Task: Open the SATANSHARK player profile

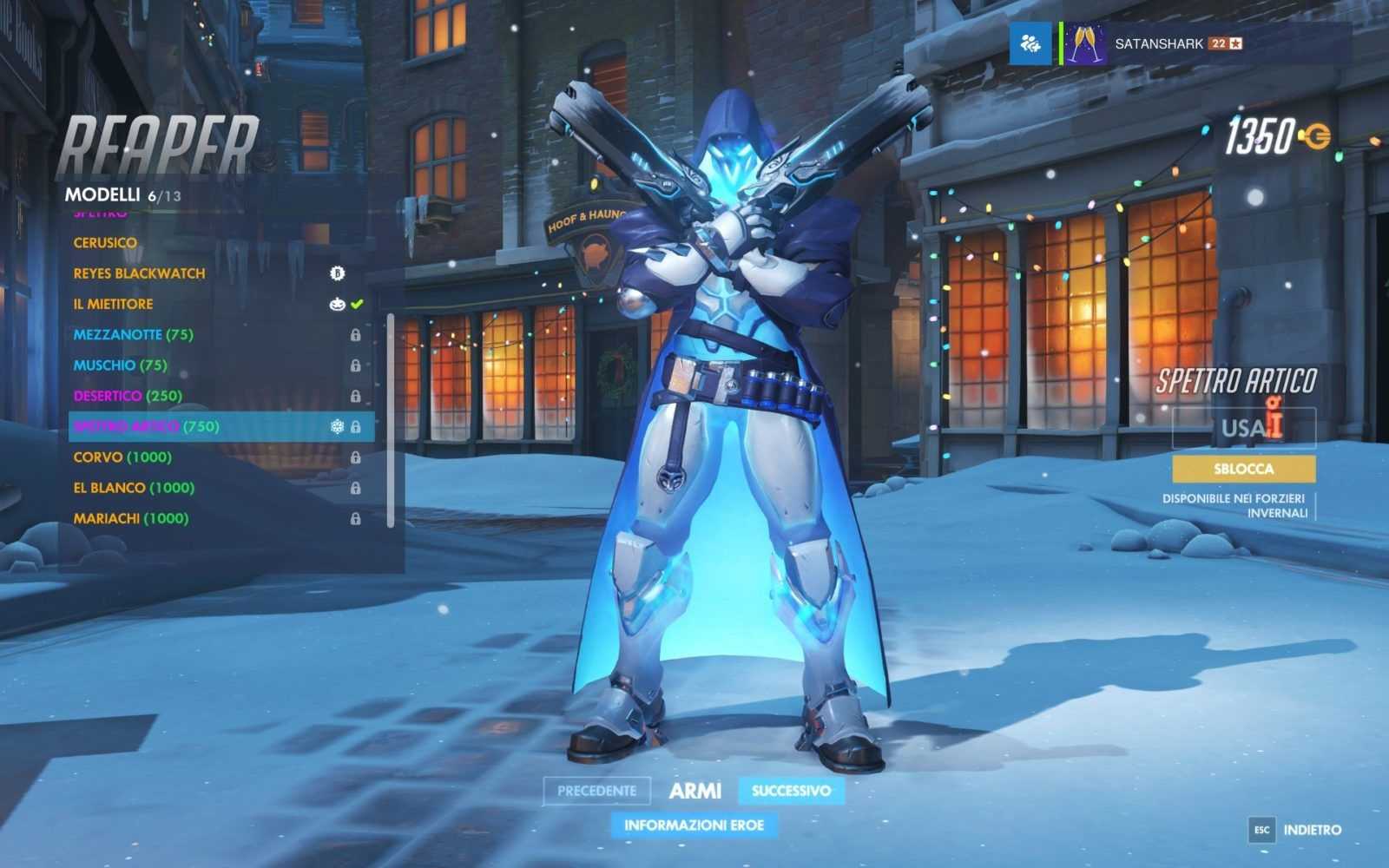Action: (x=1158, y=43)
